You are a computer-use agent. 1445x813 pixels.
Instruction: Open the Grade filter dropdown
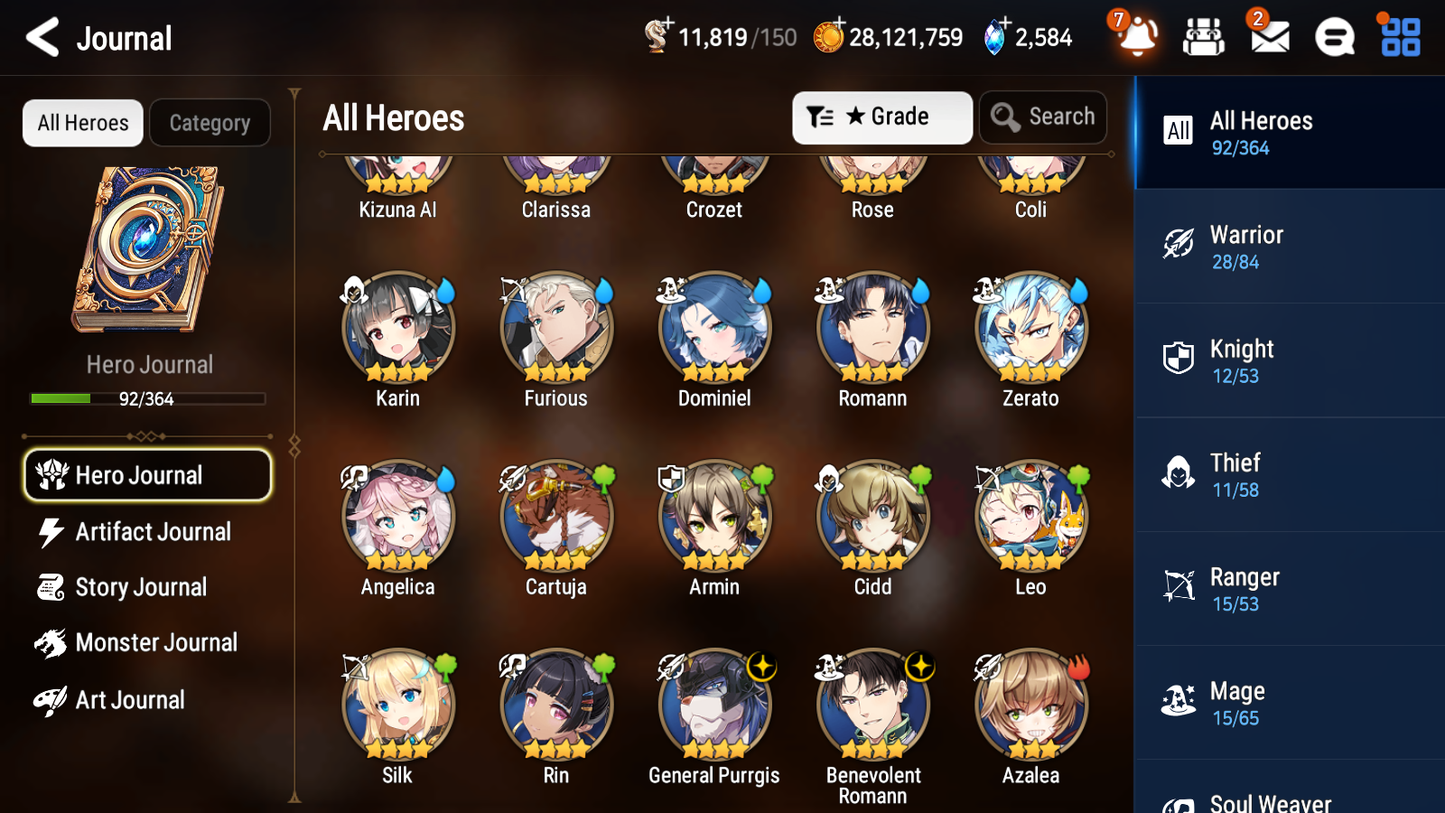pyautogui.click(x=881, y=117)
